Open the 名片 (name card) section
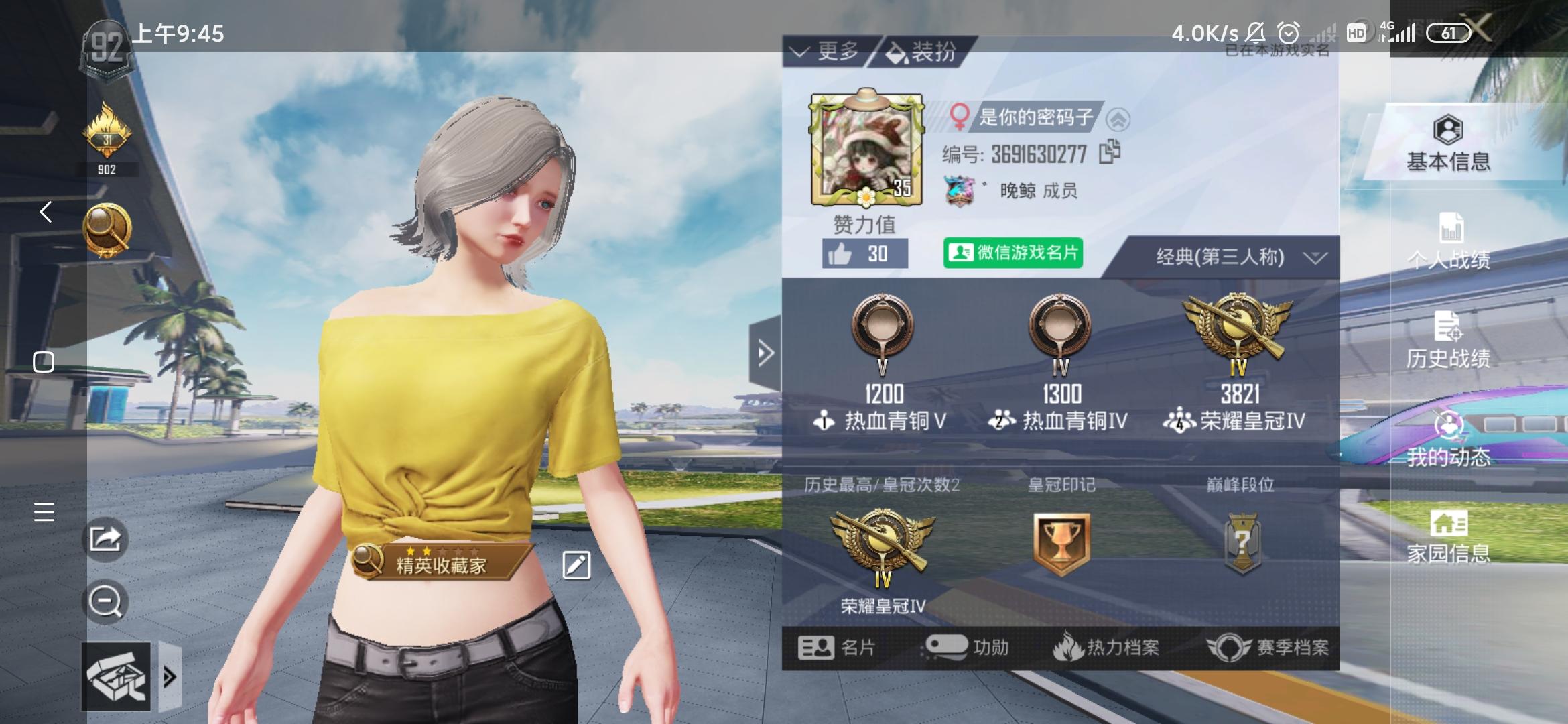Screen dimensions: 1568x724 (836, 648)
